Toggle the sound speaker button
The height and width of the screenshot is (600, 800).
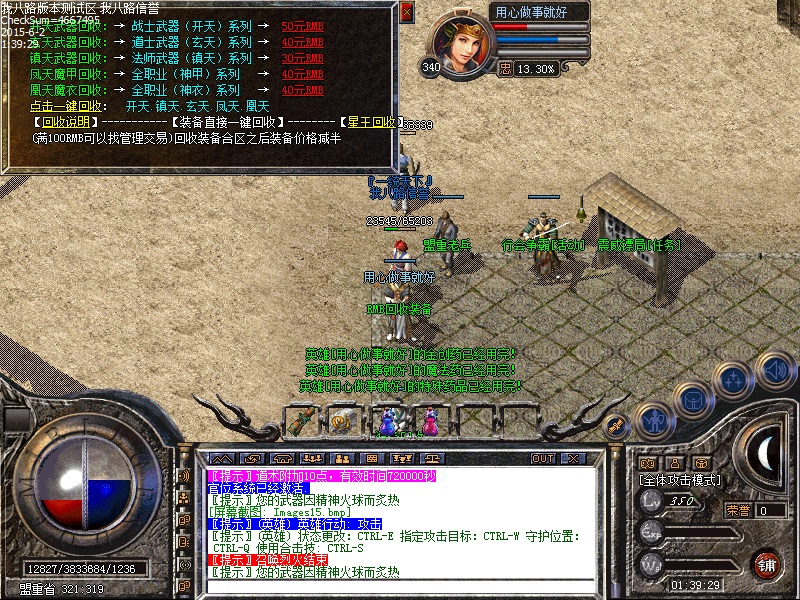click(x=774, y=368)
